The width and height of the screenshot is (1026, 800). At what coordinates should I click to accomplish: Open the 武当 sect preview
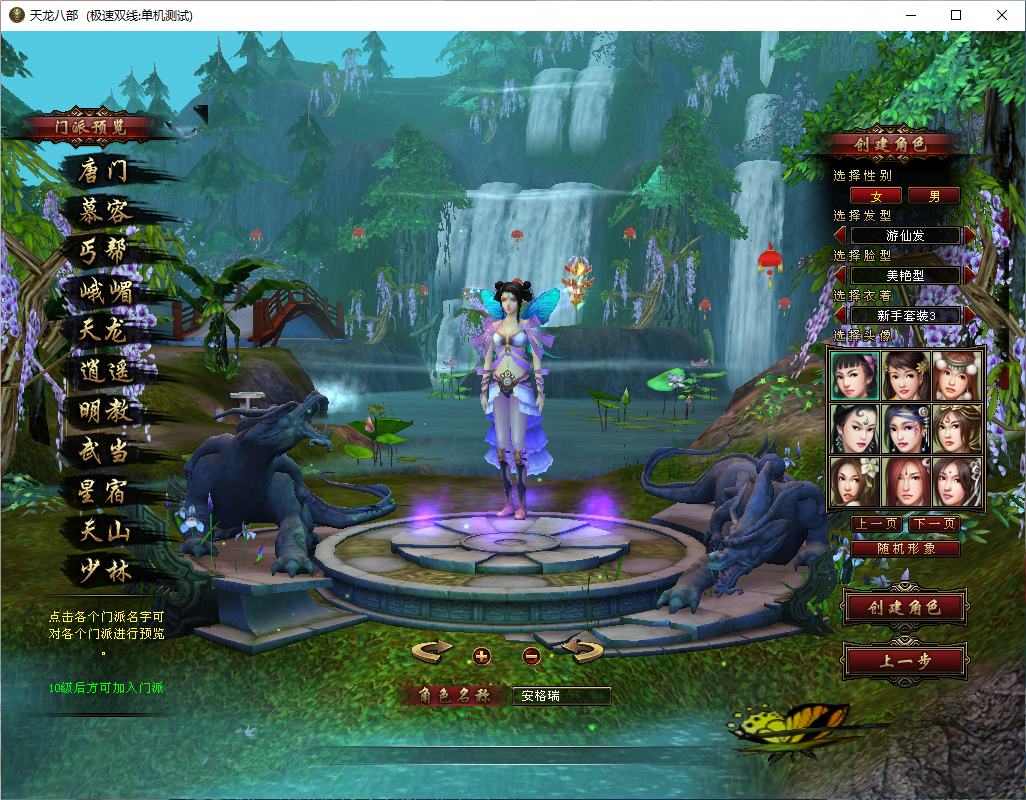(x=105, y=451)
